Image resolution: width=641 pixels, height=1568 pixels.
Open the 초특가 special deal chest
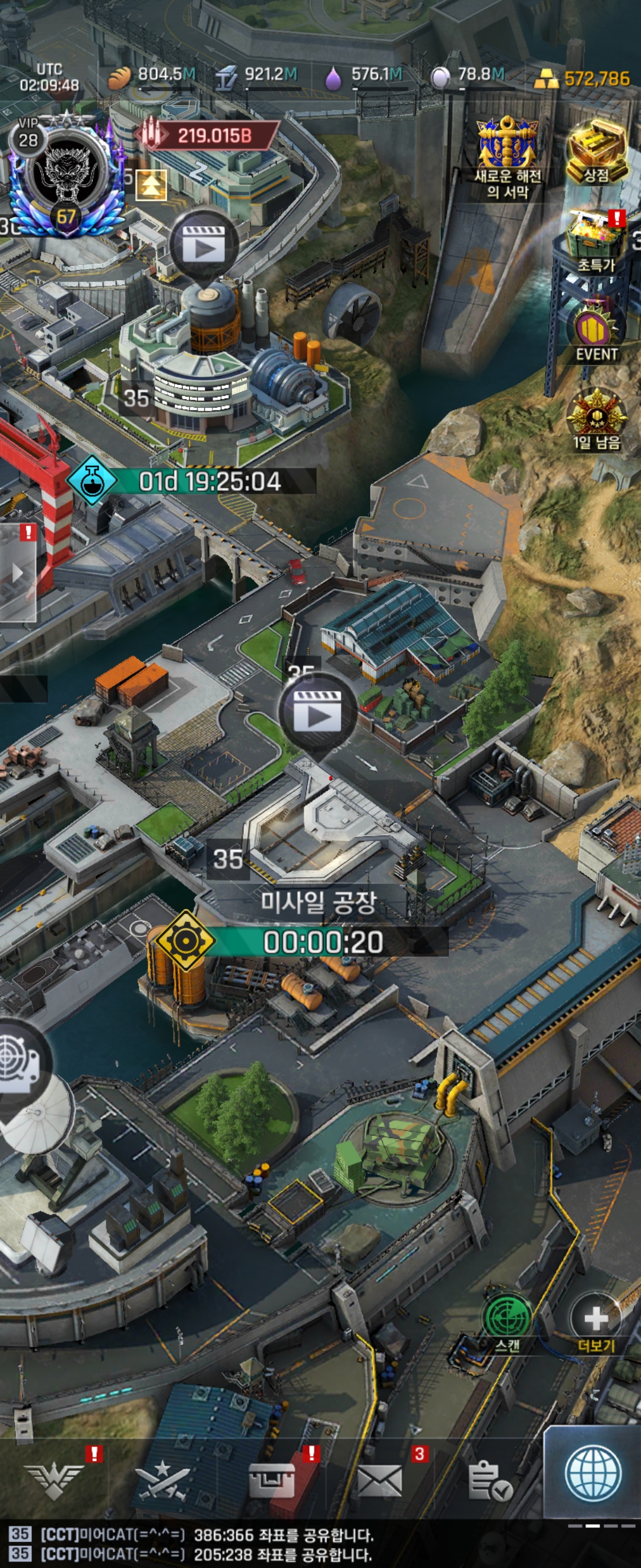pos(595,243)
